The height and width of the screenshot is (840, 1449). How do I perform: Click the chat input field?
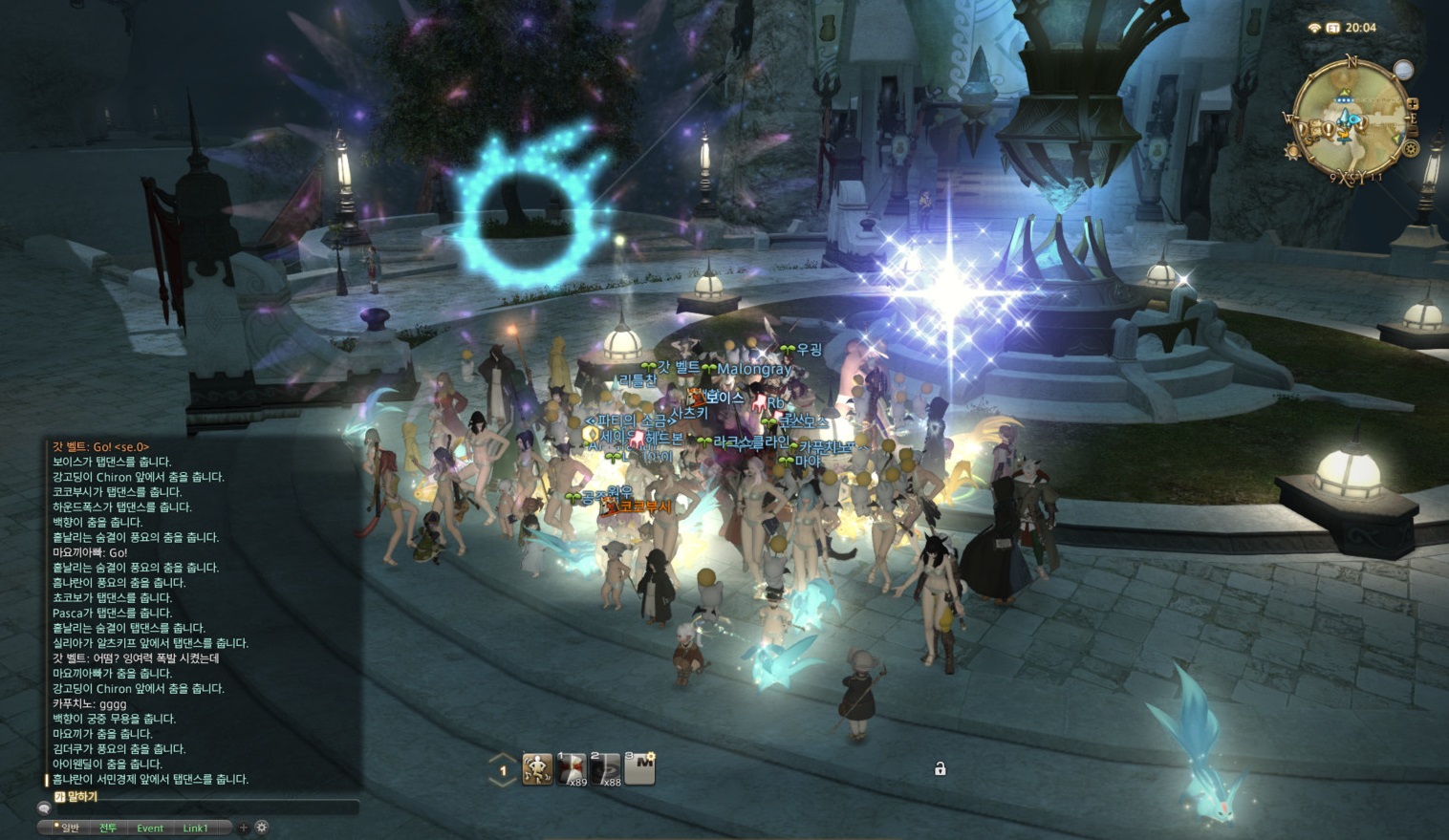[205, 808]
